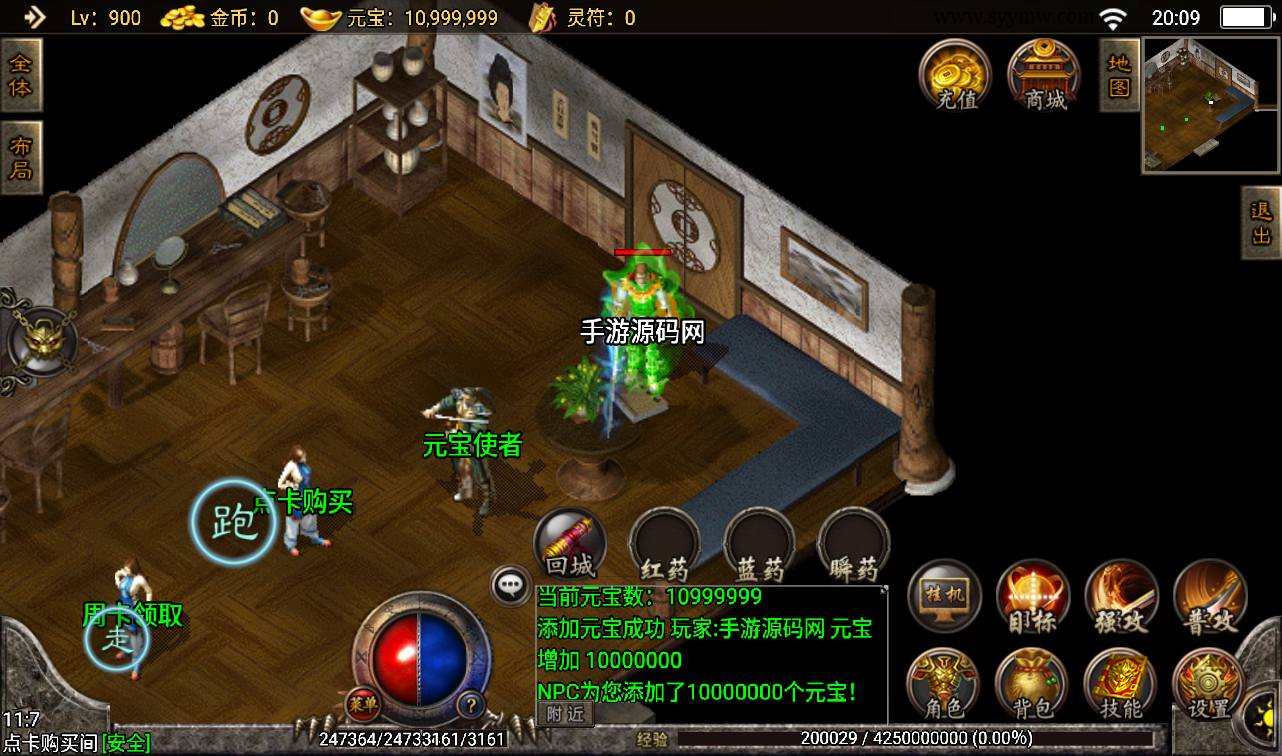Tap the 目标 target button

[1032, 597]
